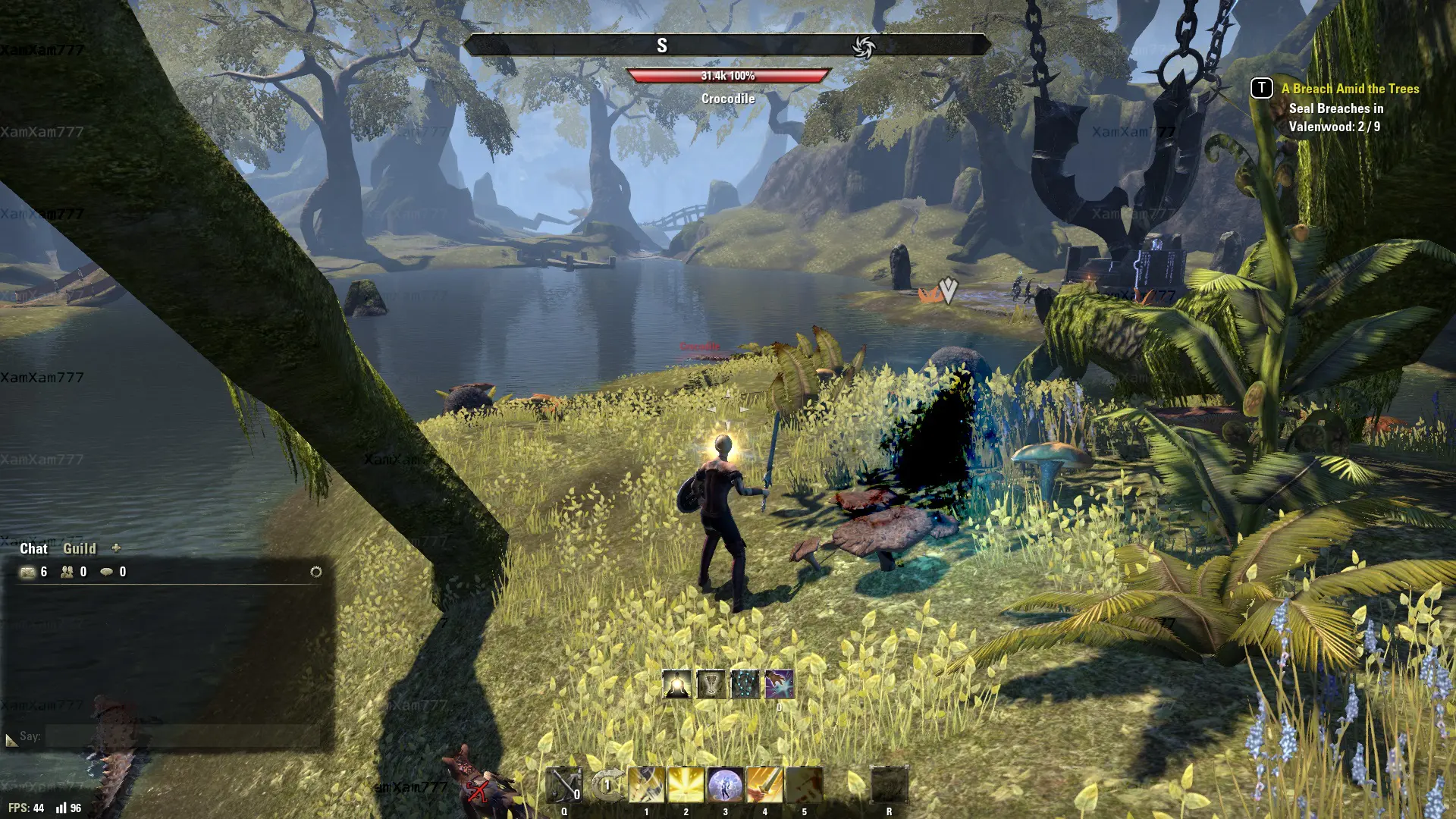Open the friends list icon
The width and height of the screenshot is (1456, 819).
click(67, 572)
